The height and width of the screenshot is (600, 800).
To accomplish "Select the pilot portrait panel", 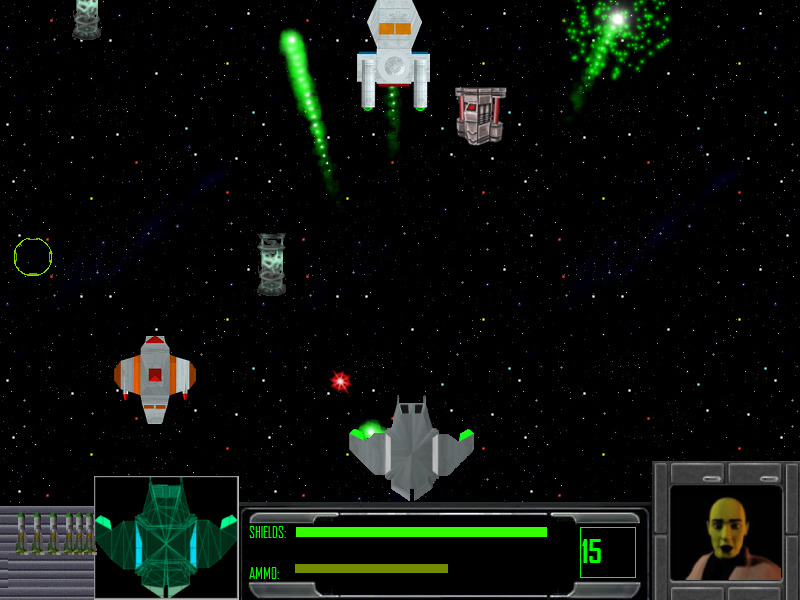I will (725, 533).
